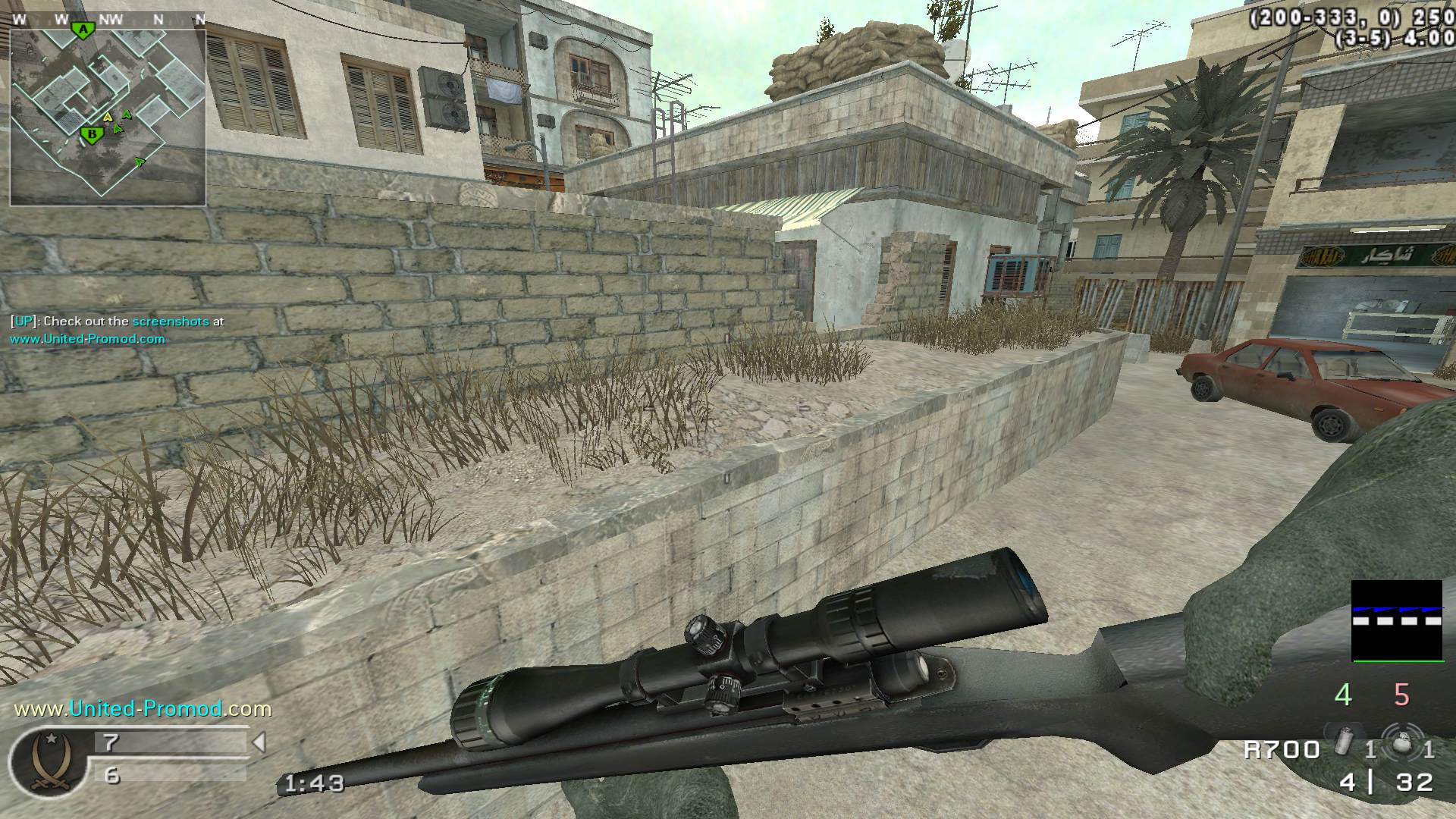
Task: Select the B bomb site marker on minimap
Action: (x=92, y=136)
